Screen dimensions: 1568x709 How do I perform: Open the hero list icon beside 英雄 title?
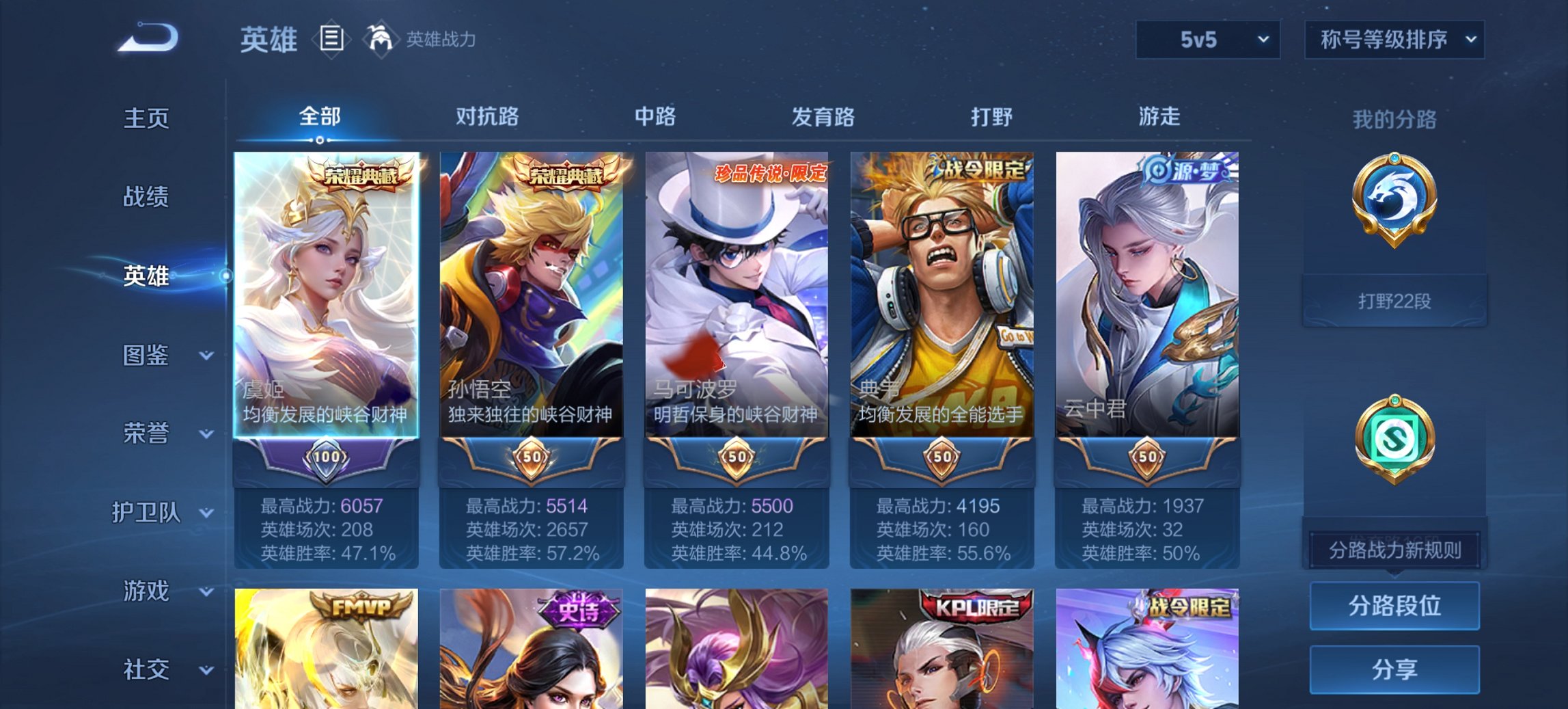(x=333, y=39)
